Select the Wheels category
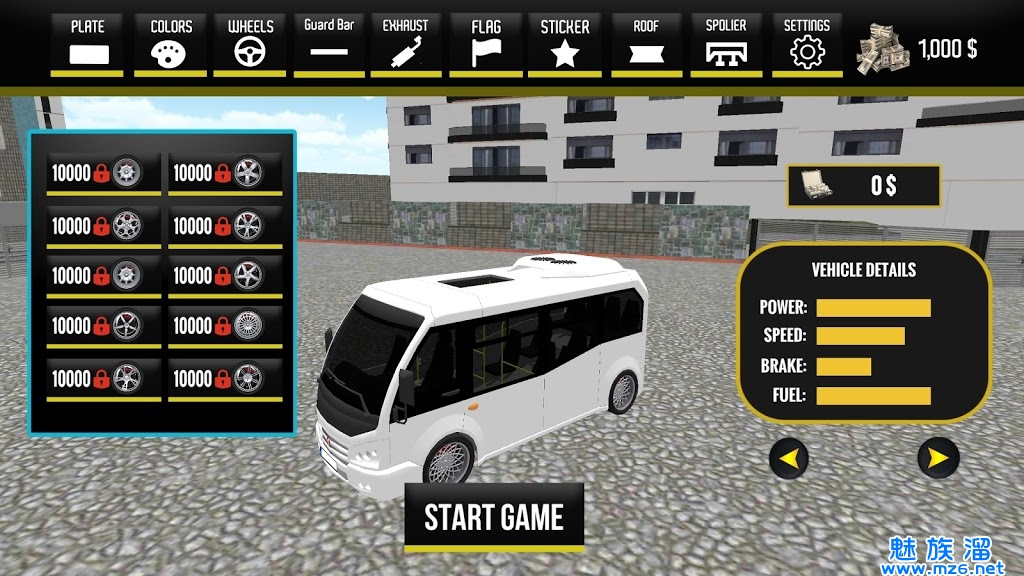The width and height of the screenshot is (1024, 576). click(250, 44)
